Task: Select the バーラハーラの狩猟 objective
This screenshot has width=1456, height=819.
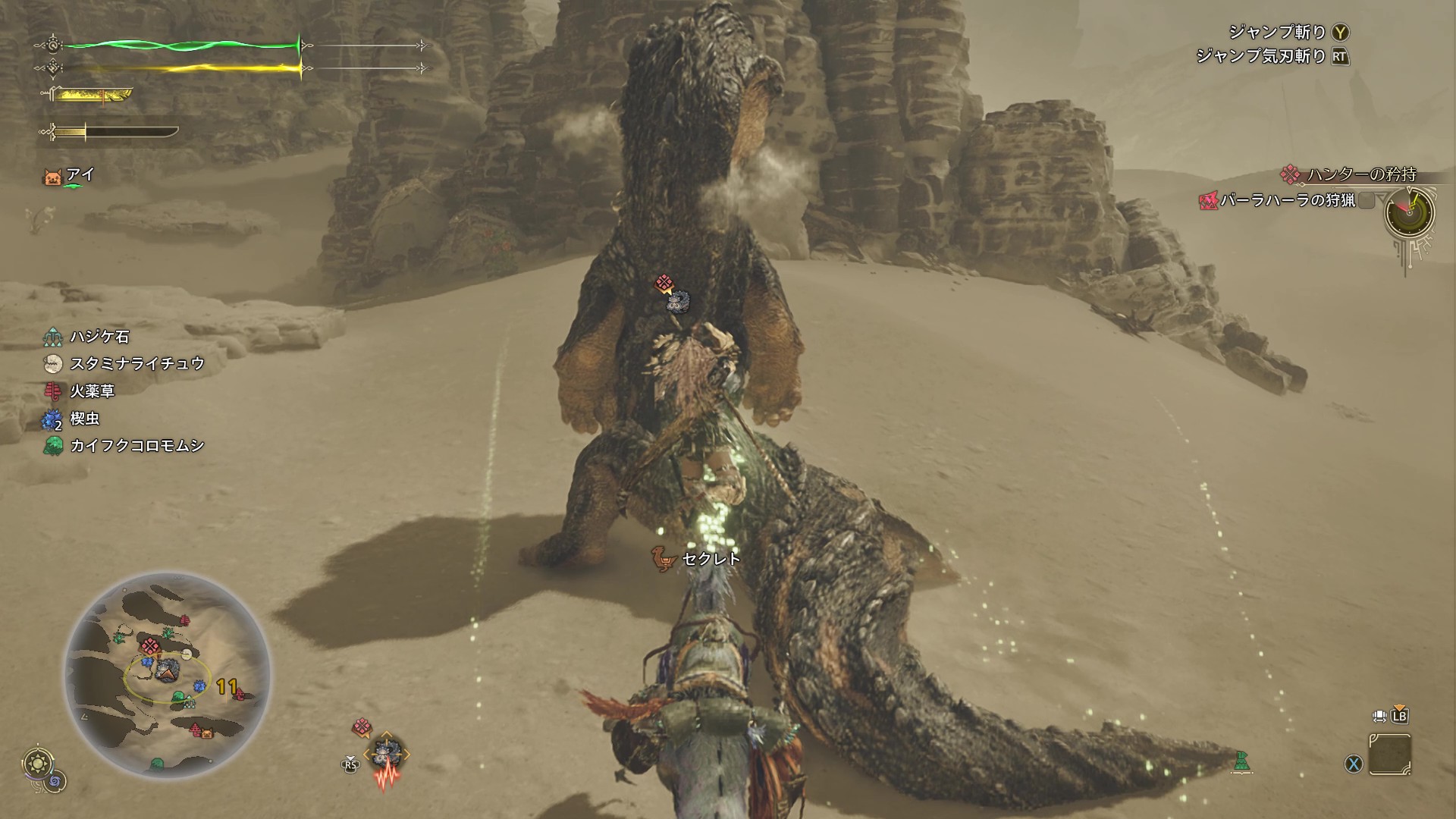Action: coord(1287,200)
